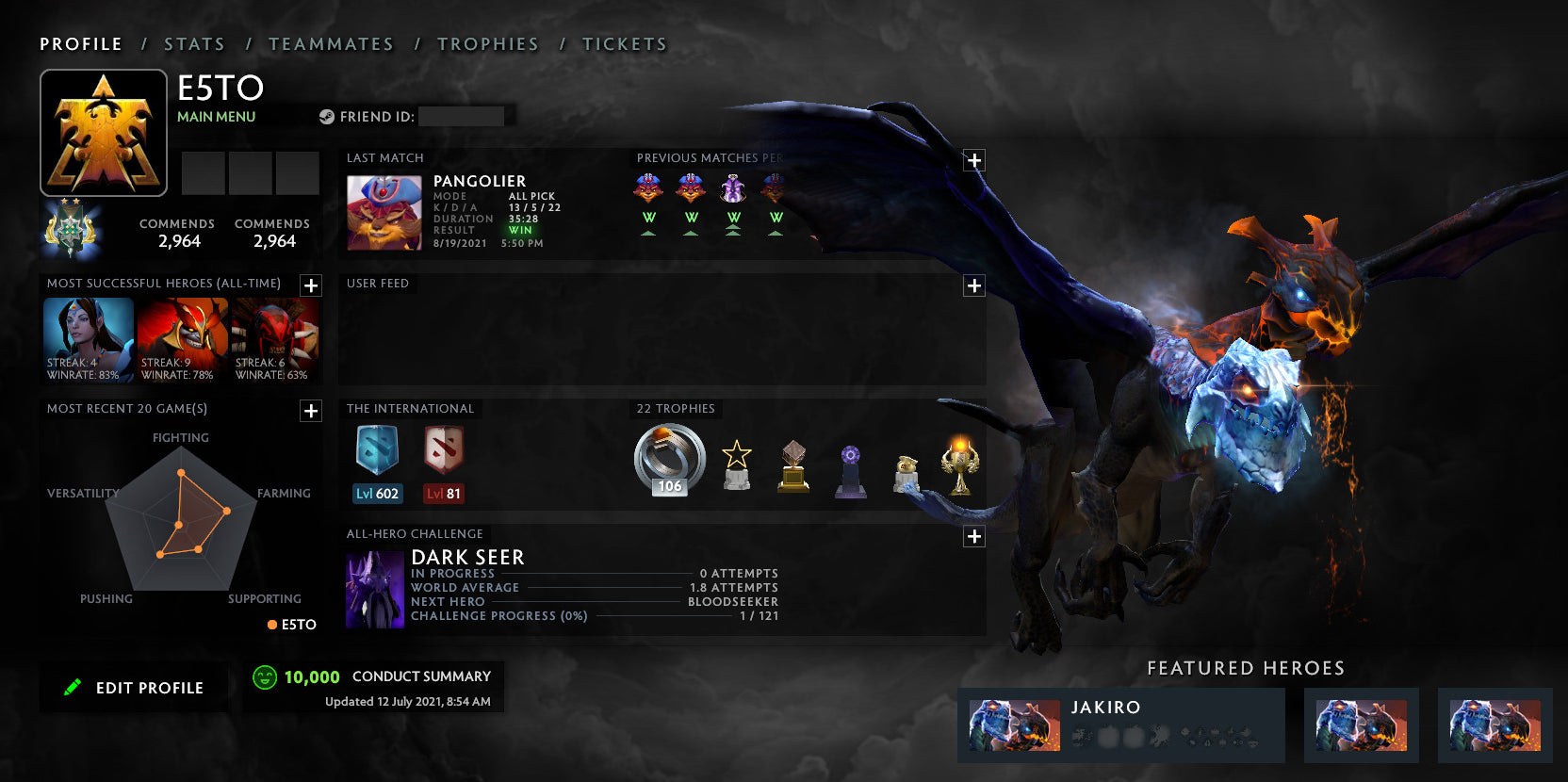
Task: Click the green conduct summary smiley
Action: click(x=263, y=676)
